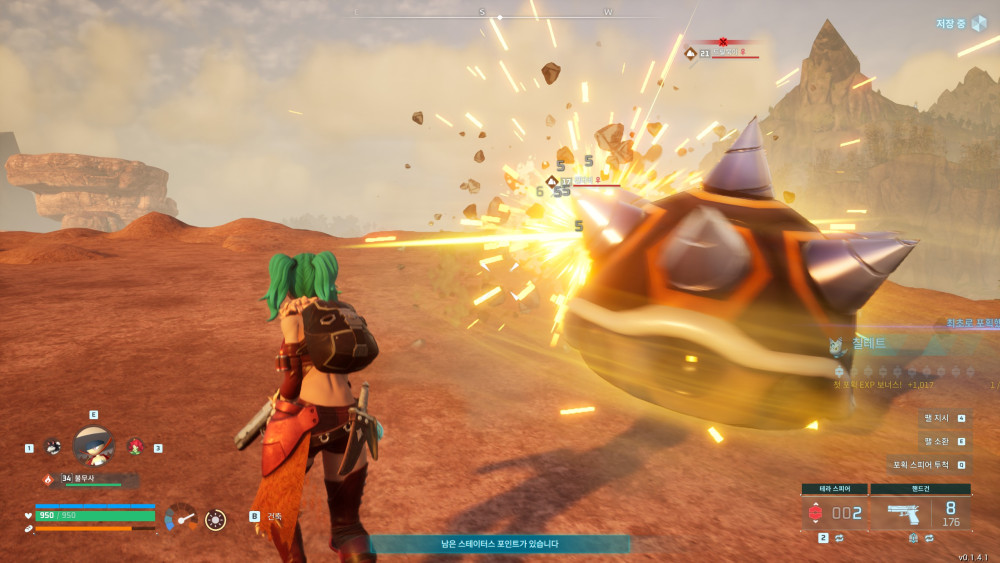The height and width of the screenshot is (563, 1000).
Task: Click the temperature gauge dial icon
Action: [180, 517]
